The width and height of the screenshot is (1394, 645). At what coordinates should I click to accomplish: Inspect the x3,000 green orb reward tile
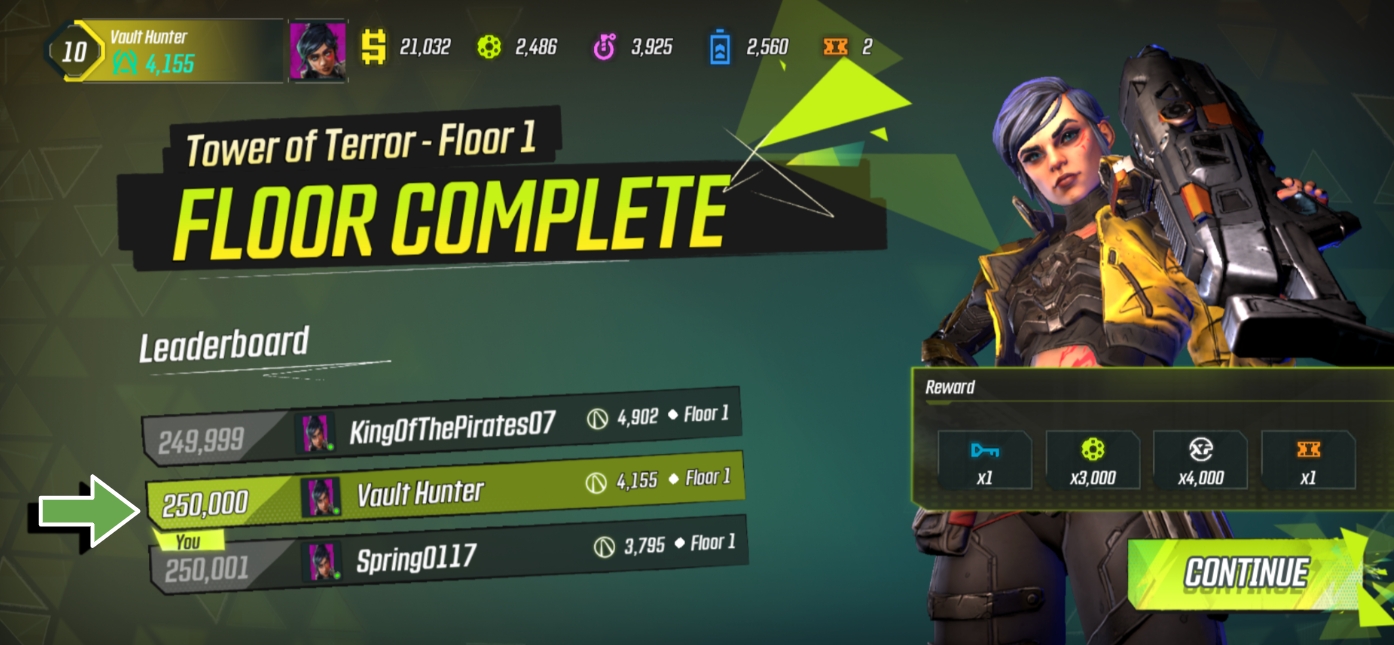[x=1092, y=461]
